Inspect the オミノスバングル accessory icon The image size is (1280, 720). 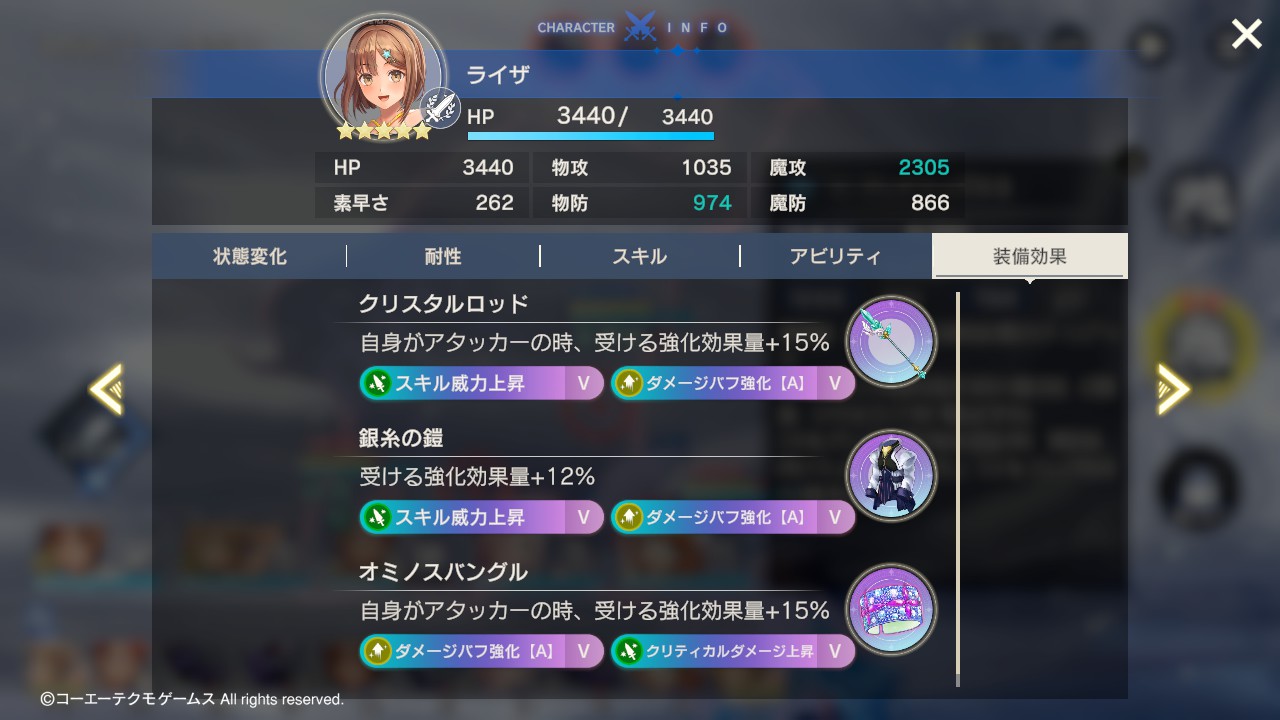890,610
